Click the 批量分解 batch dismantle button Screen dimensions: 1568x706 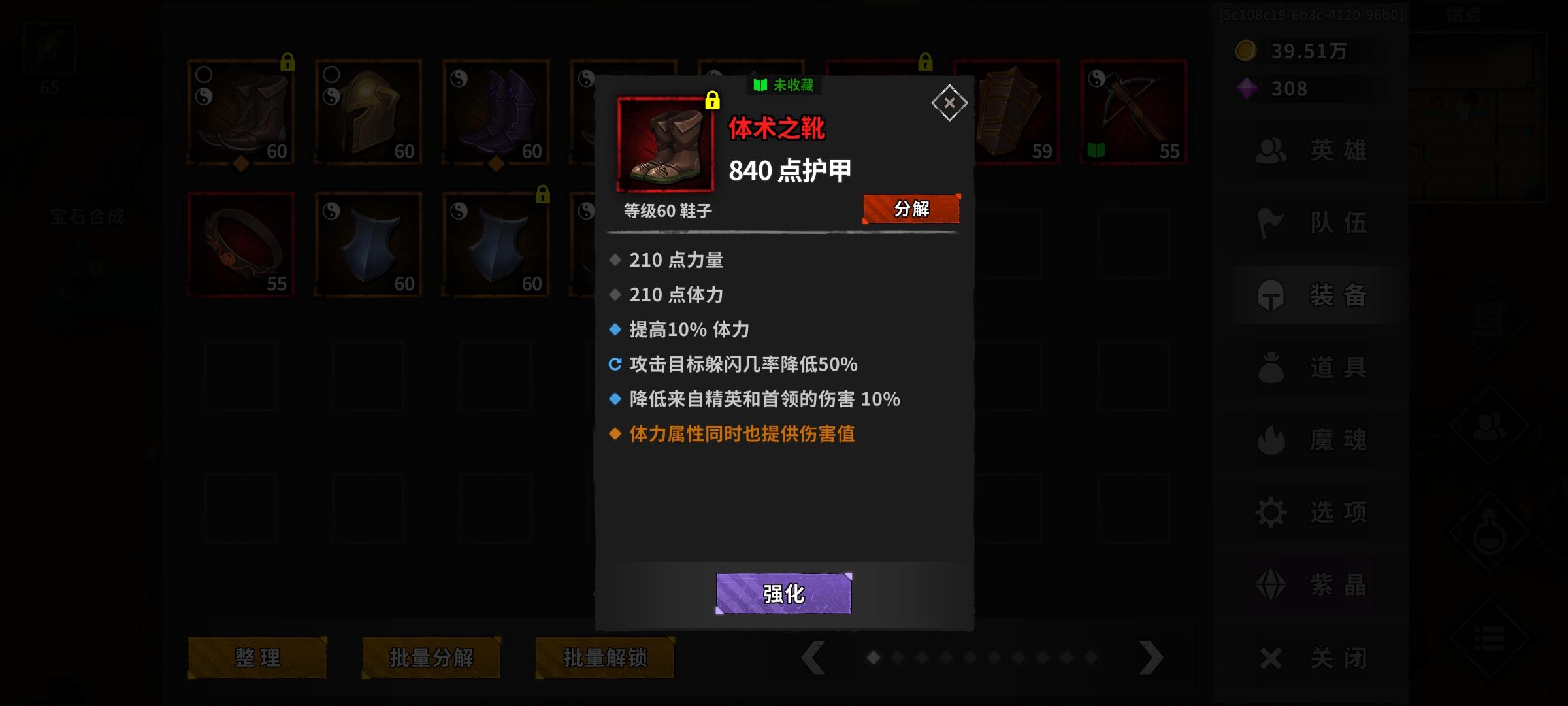(x=431, y=658)
